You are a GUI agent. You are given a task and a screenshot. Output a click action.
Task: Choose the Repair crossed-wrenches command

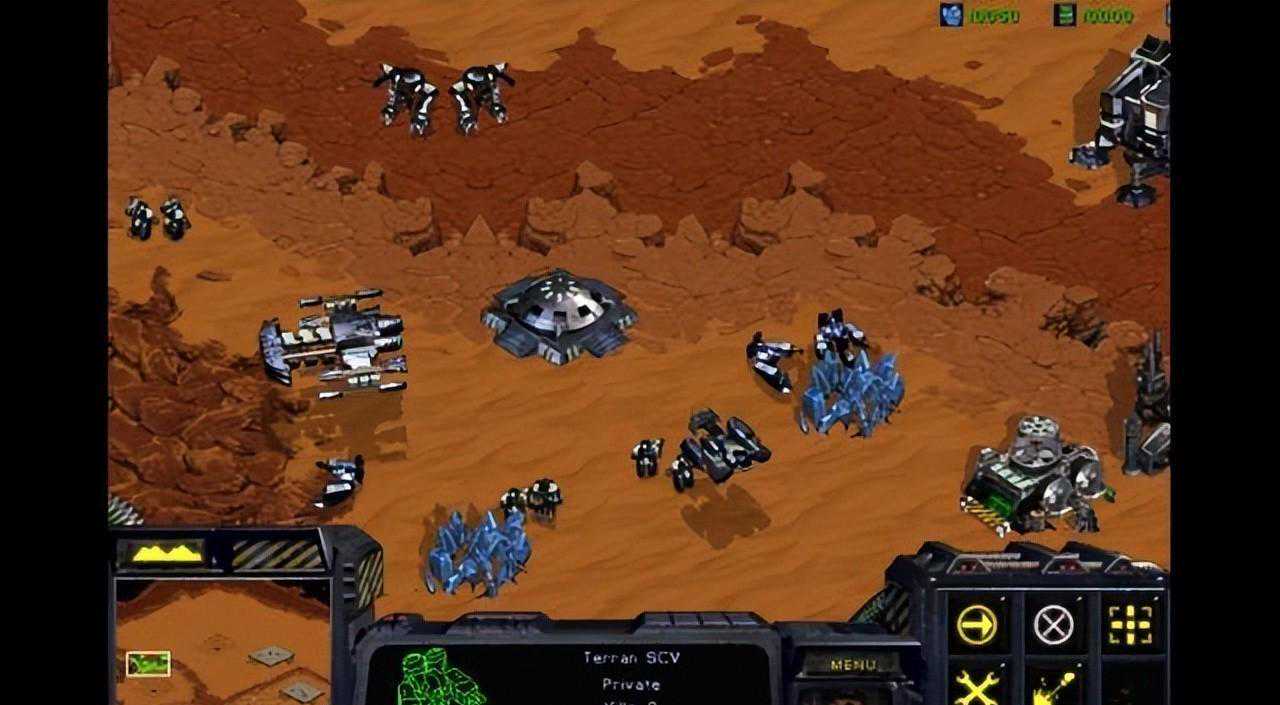(976, 688)
